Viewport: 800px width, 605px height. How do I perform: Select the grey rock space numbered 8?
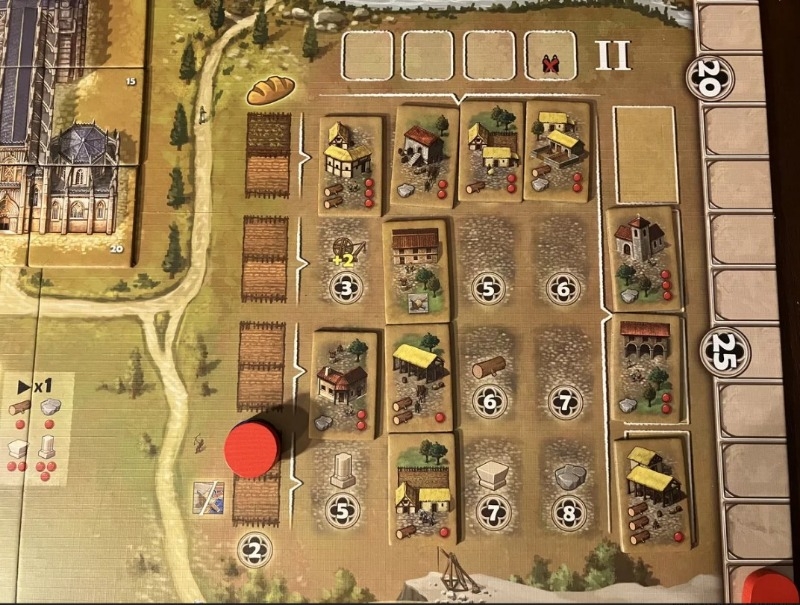[x=564, y=490]
